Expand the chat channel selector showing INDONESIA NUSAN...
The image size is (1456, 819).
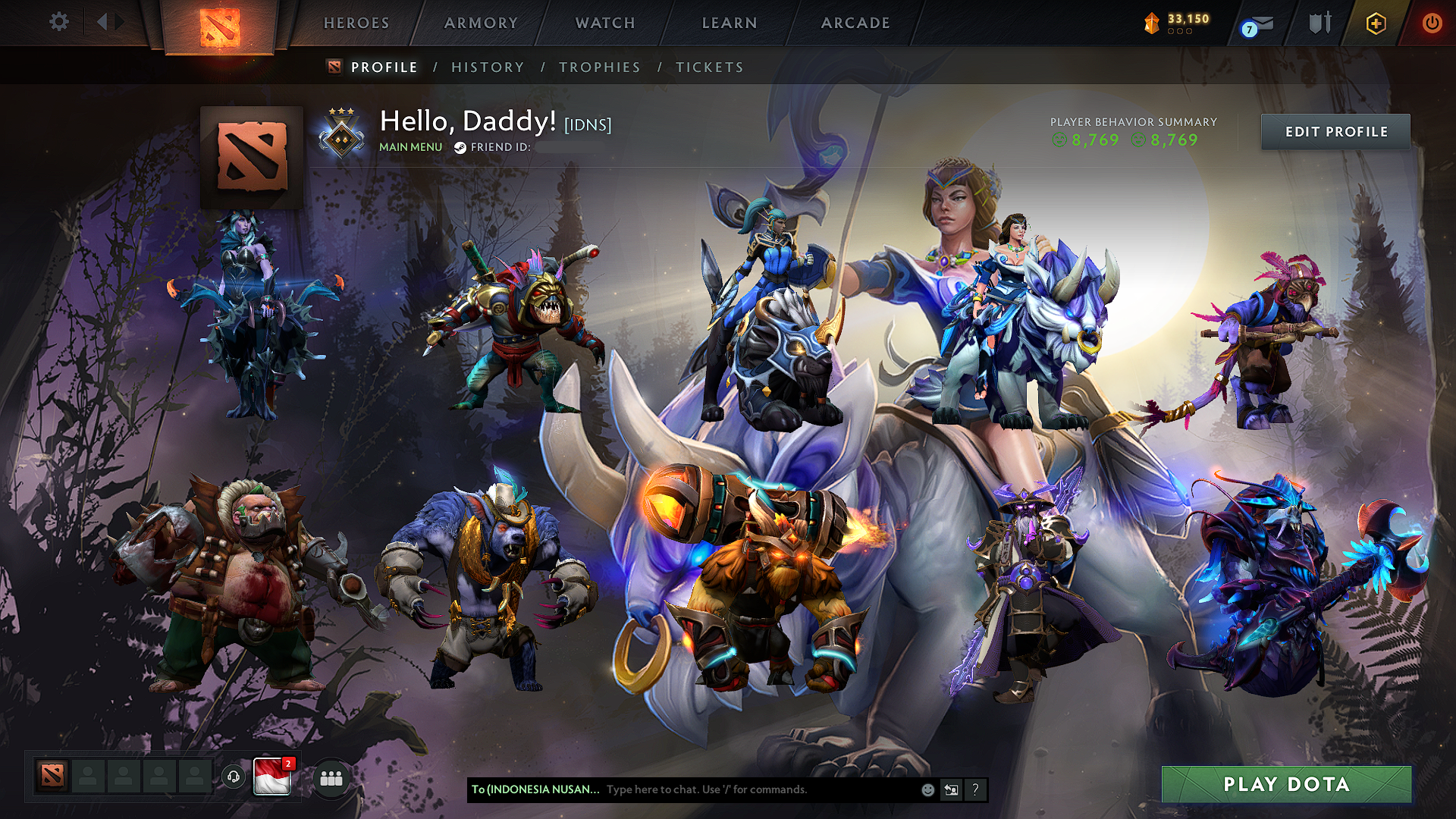point(535,789)
